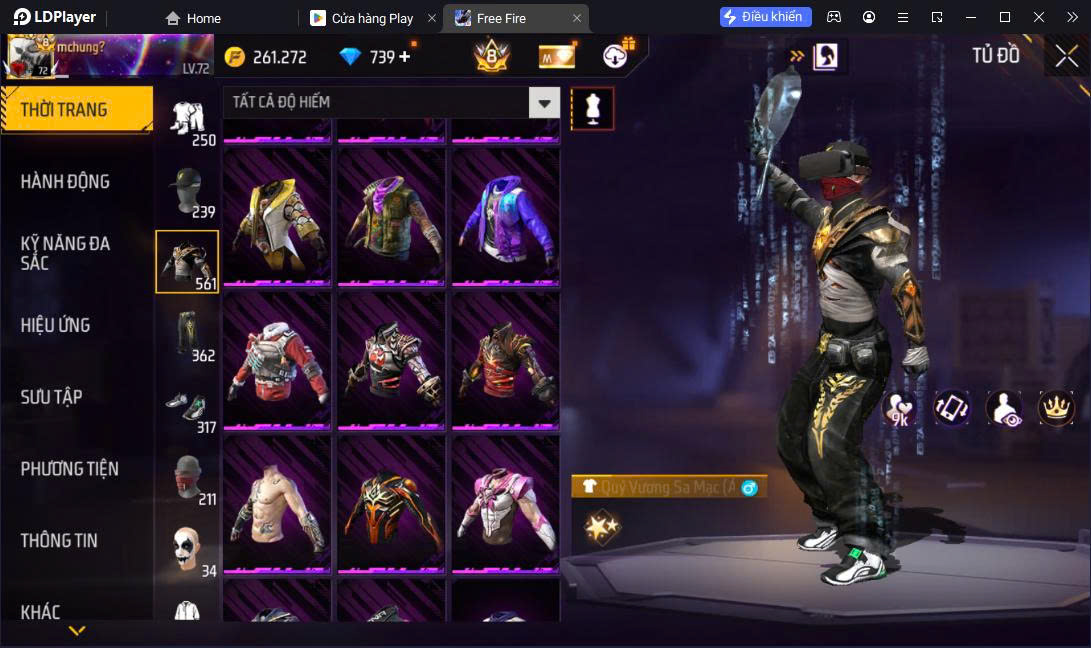
Task: Click the diamond currency plus button
Action: [405, 57]
